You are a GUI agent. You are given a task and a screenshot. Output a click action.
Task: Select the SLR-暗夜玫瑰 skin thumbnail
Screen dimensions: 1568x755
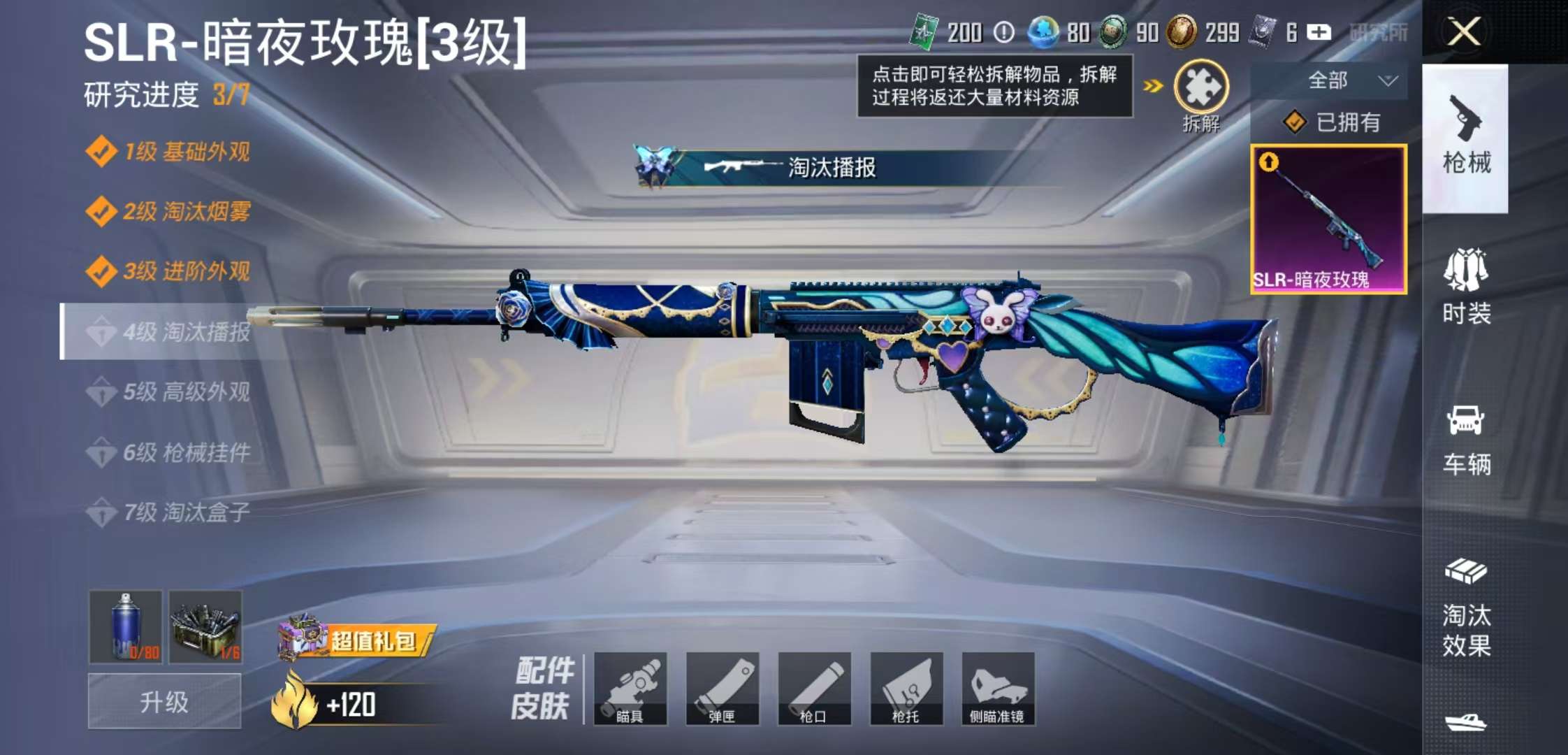tap(1328, 219)
